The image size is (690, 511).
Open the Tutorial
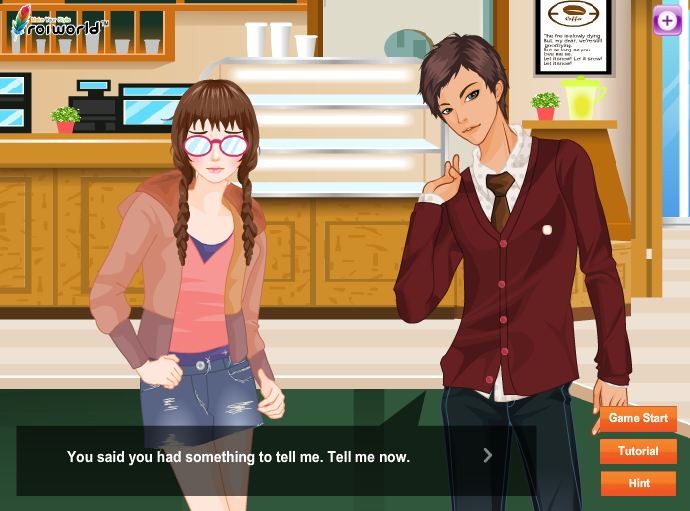[x=638, y=451]
